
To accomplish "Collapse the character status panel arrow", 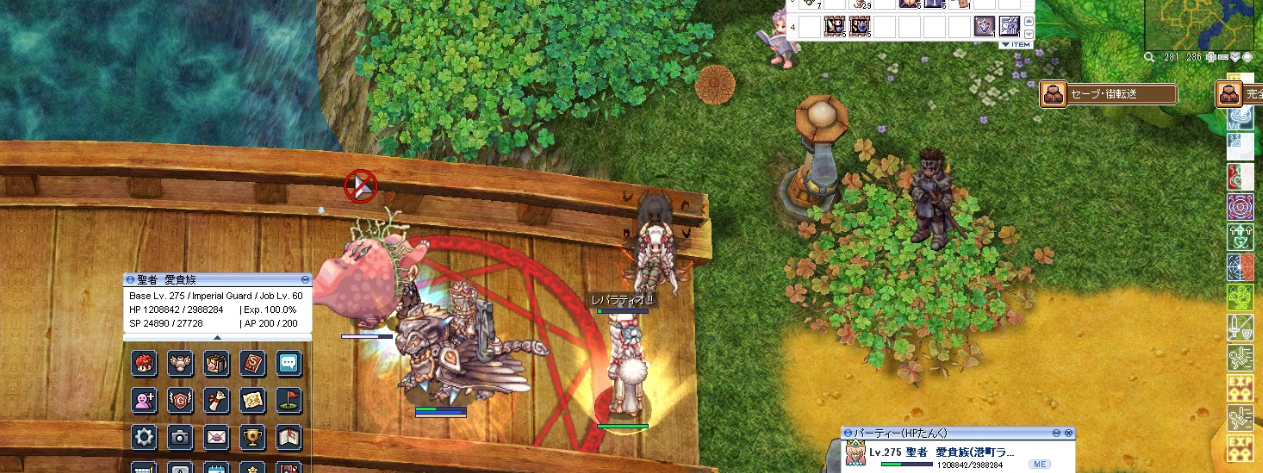I will click(x=218, y=337).
